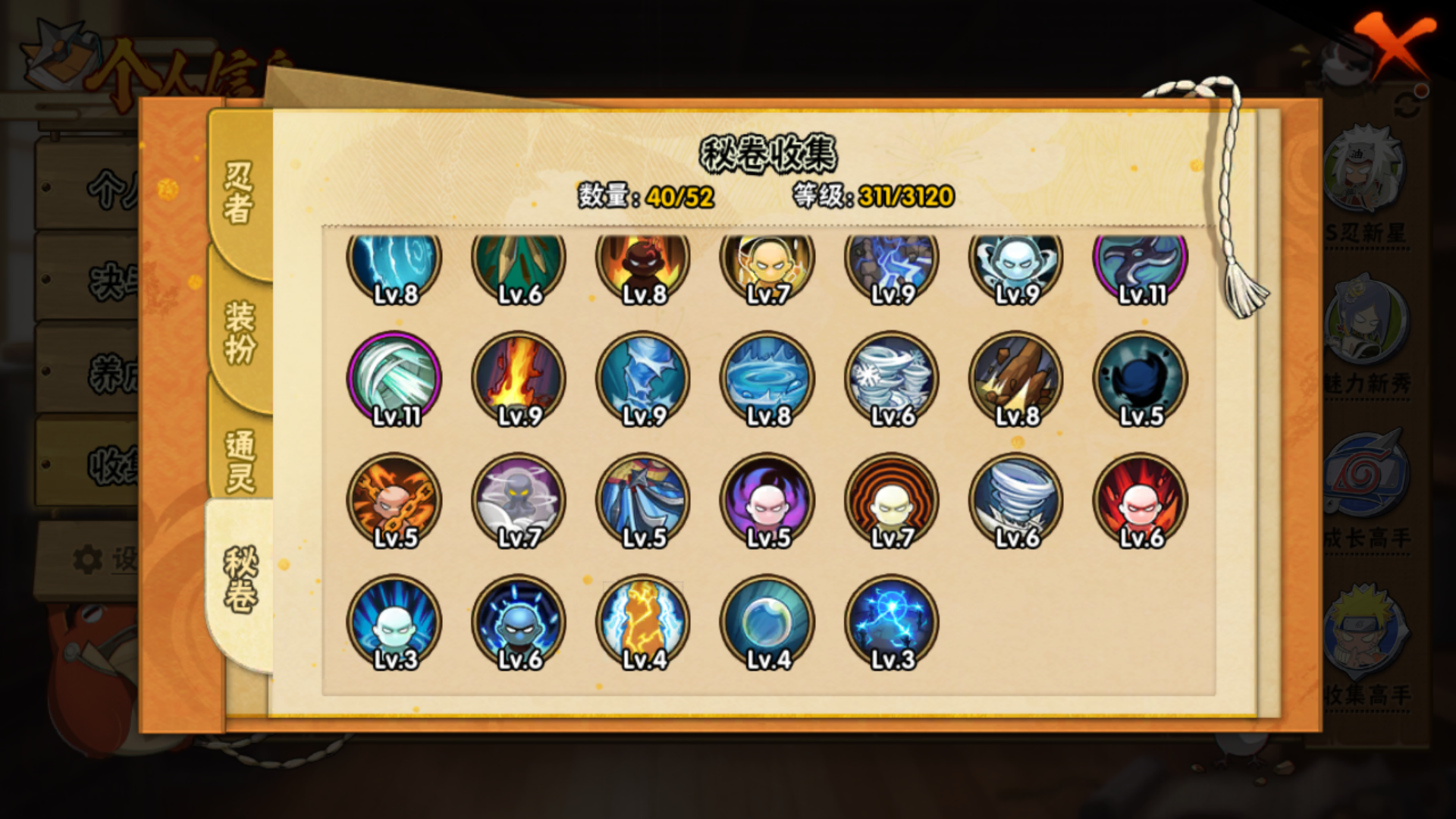
Task: Open the water bubble scroll Lv.4
Action: pos(767,622)
